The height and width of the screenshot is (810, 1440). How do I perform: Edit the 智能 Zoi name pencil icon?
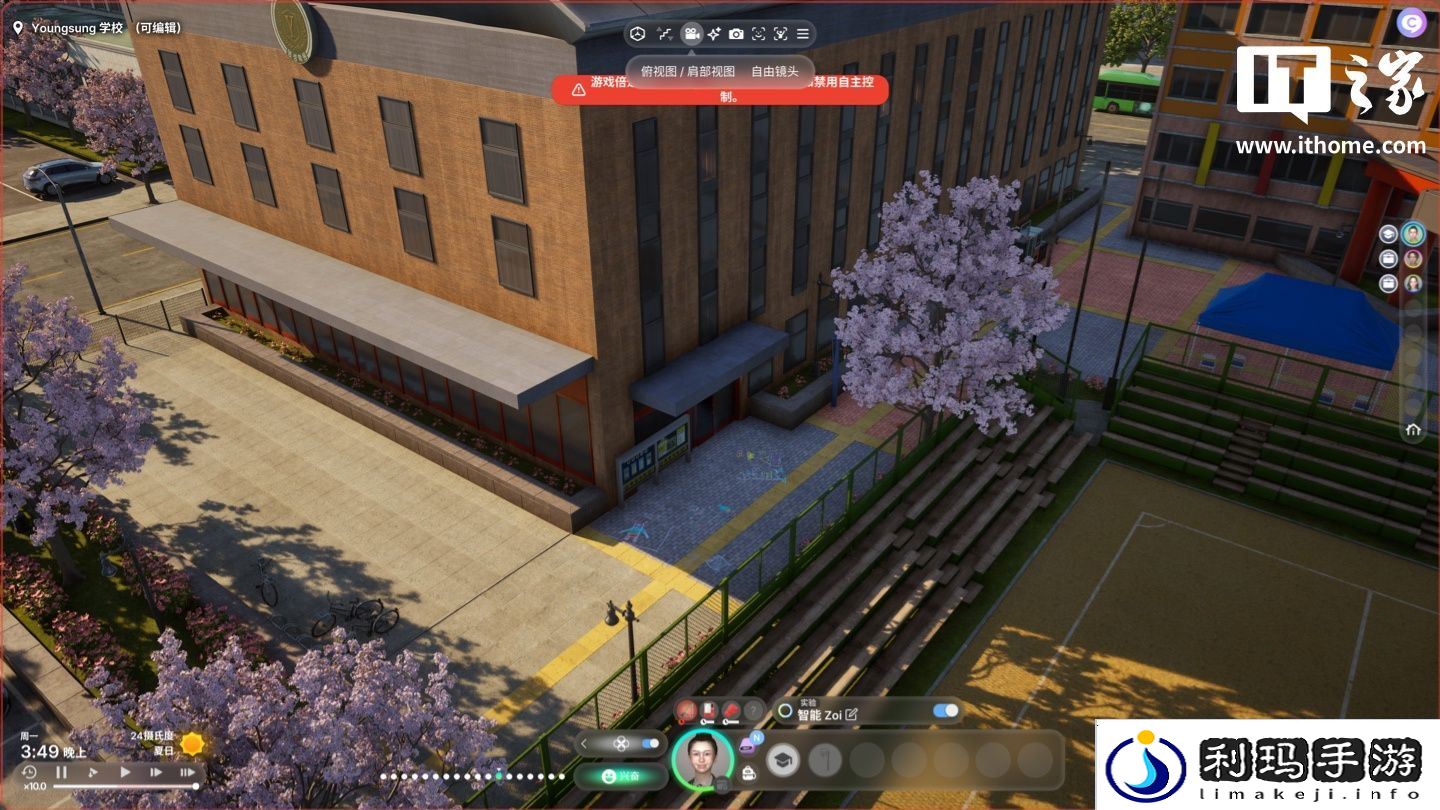[851, 714]
